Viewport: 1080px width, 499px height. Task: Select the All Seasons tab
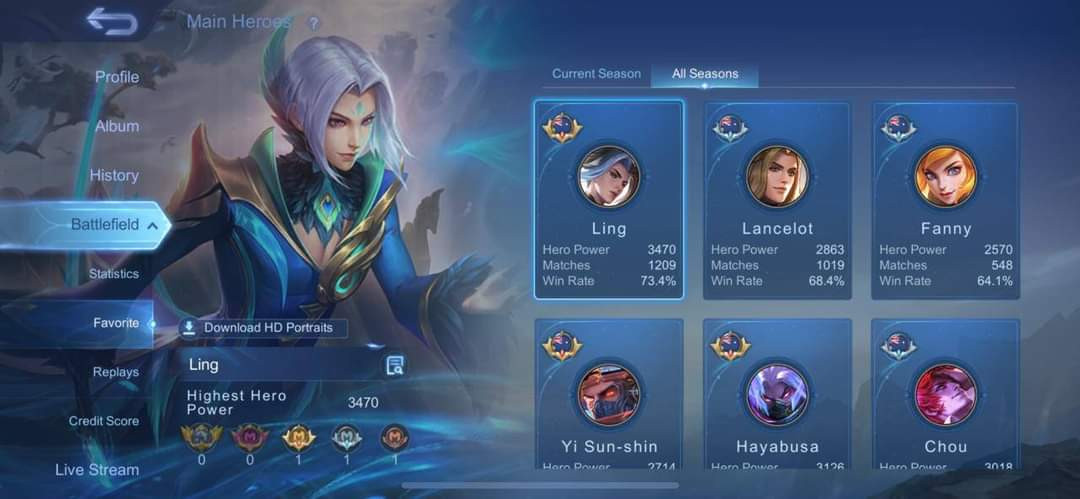705,74
